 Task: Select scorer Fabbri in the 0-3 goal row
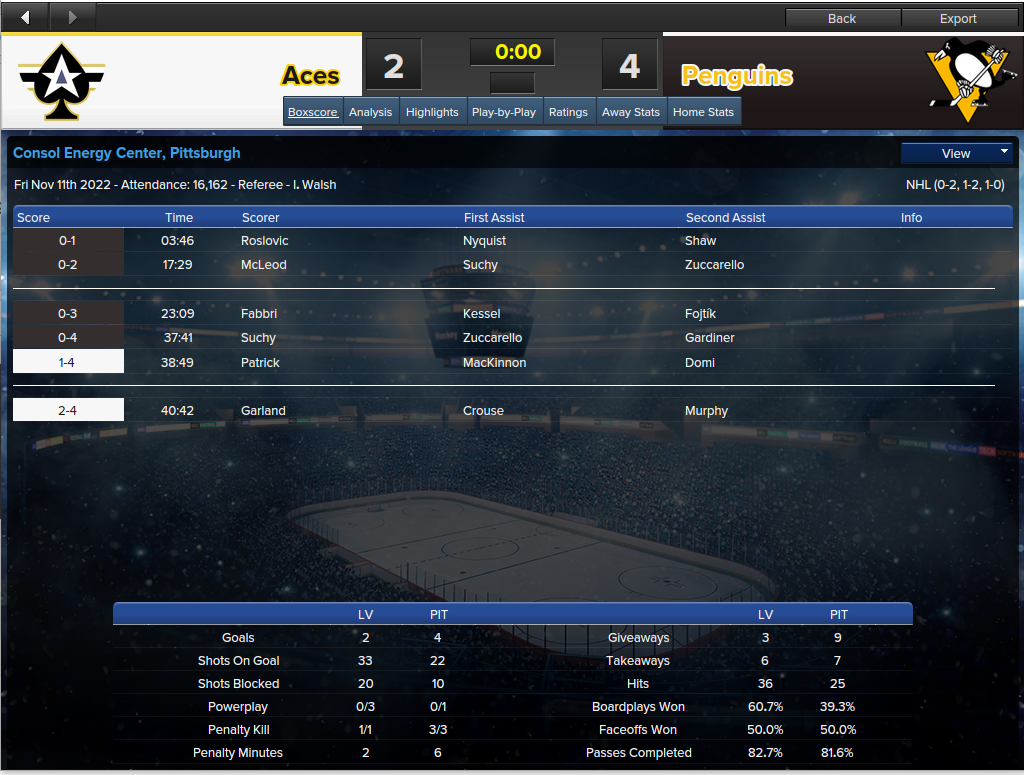coord(259,314)
